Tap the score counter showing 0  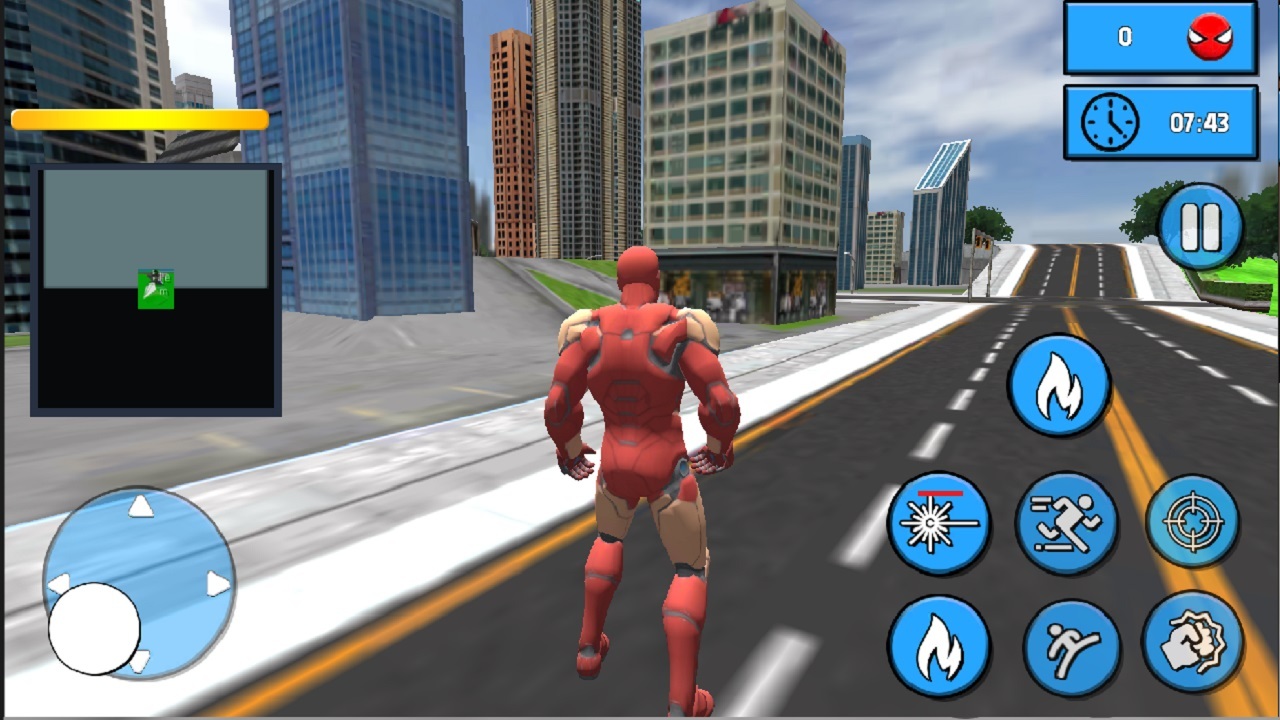1125,39
